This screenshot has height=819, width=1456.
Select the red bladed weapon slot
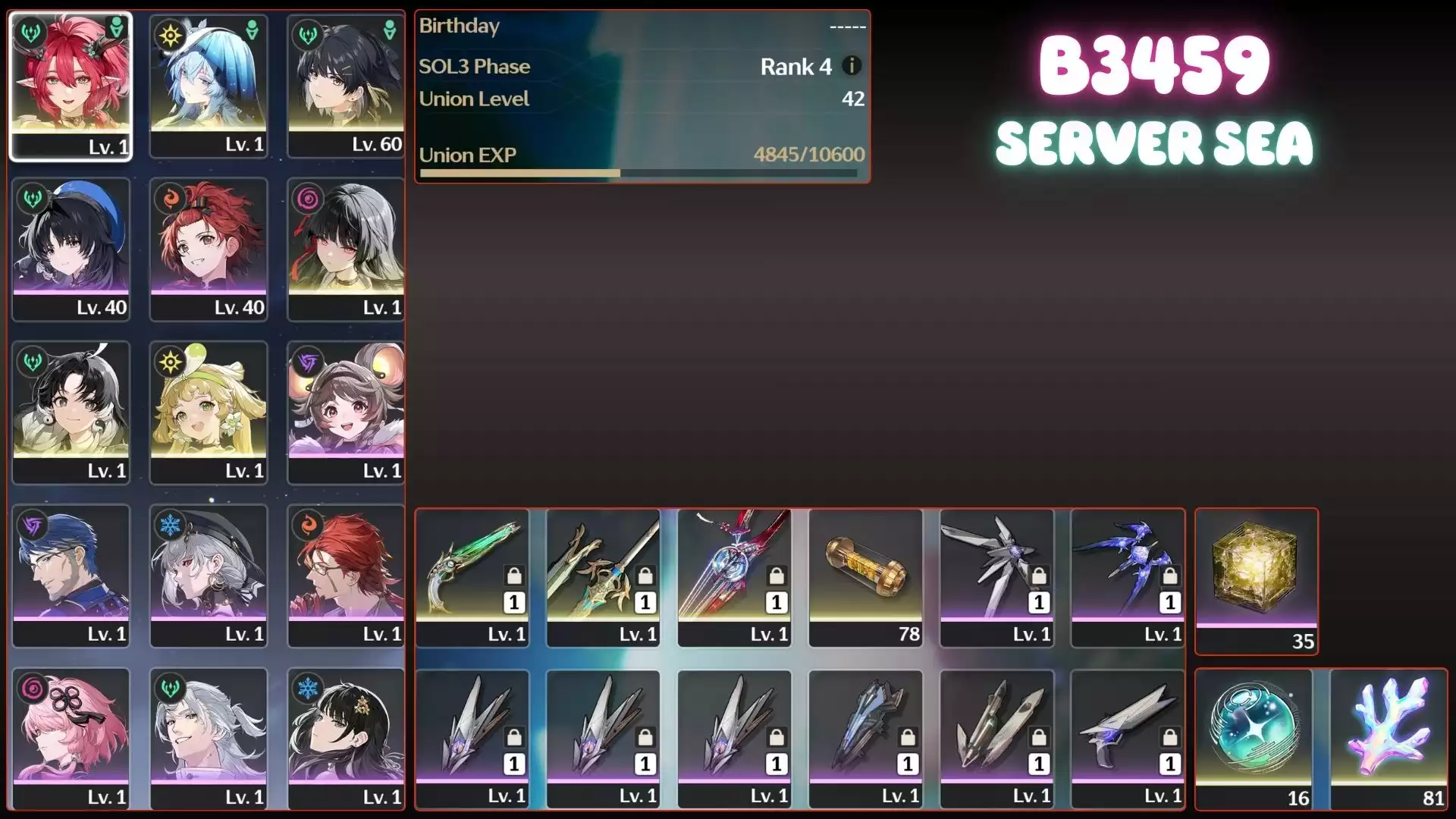[734, 576]
